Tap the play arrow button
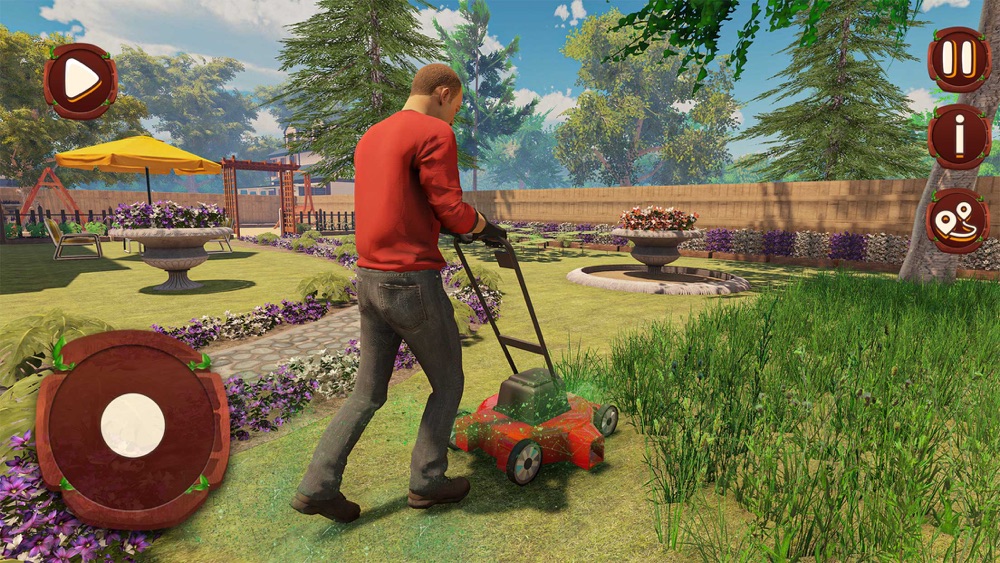Viewport: 1000px width, 563px height. 80,80
